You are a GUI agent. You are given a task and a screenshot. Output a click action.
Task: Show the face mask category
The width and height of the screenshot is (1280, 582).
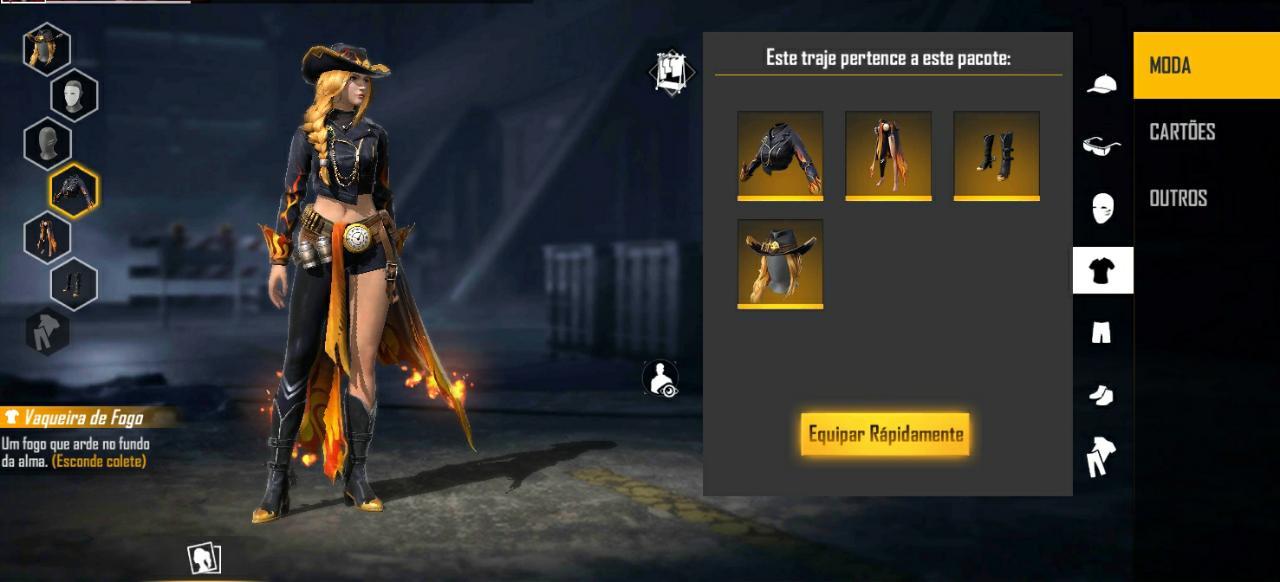1102,208
